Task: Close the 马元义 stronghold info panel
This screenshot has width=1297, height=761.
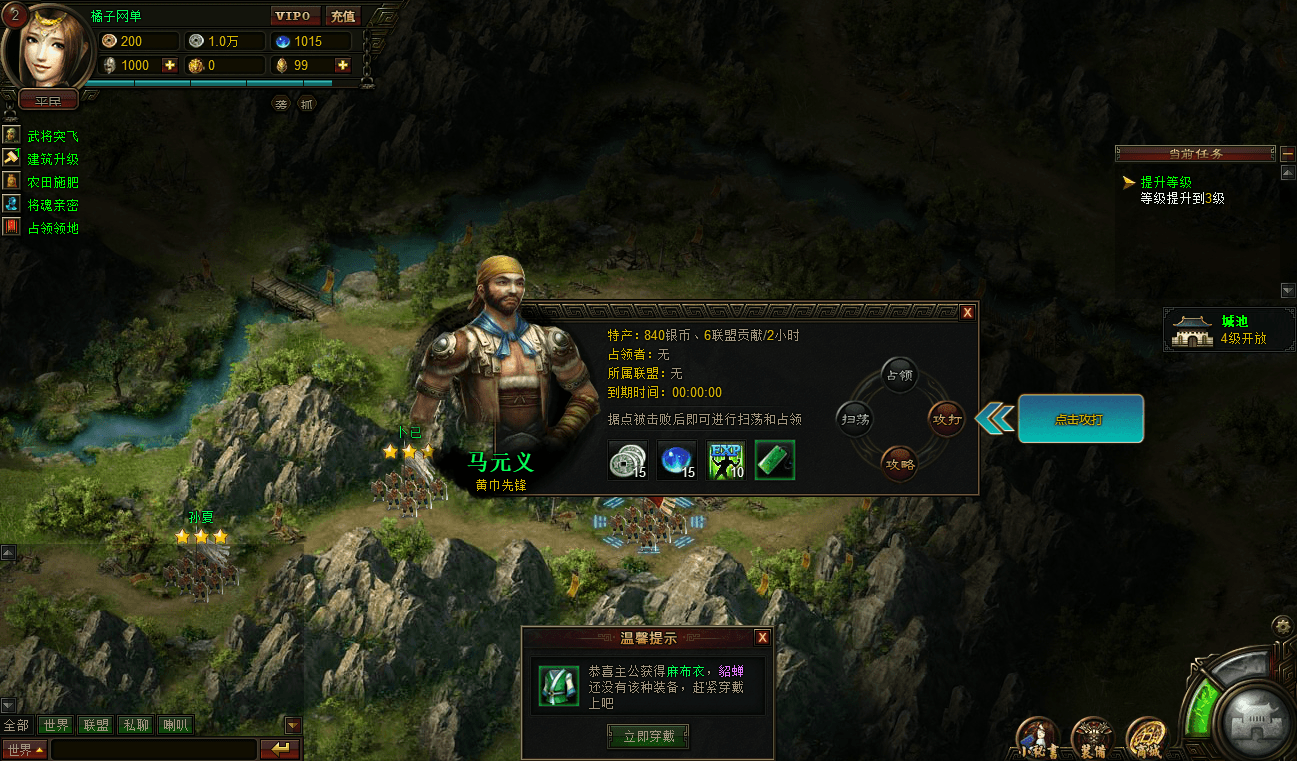Action: (x=967, y=313)
